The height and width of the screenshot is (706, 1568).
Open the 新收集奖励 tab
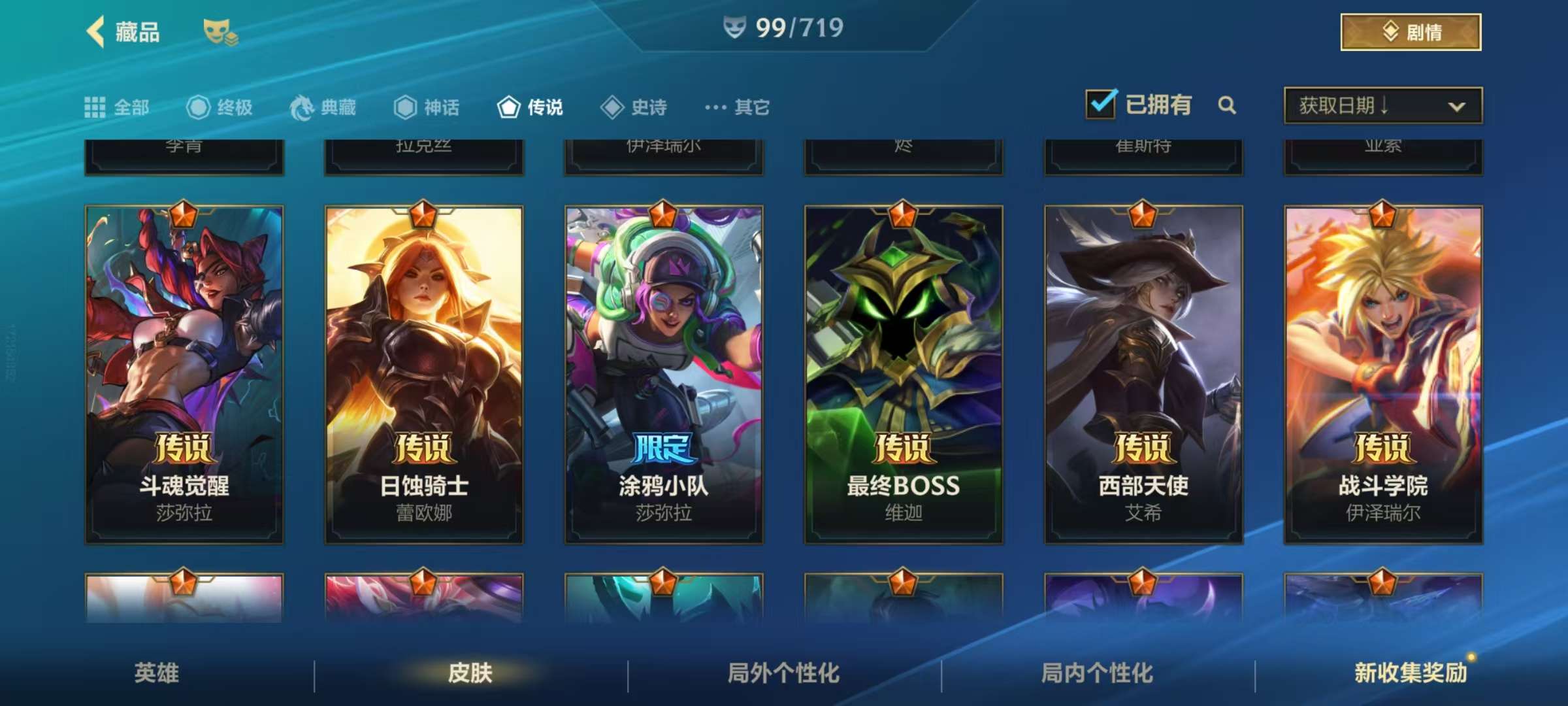point(1410,673)
